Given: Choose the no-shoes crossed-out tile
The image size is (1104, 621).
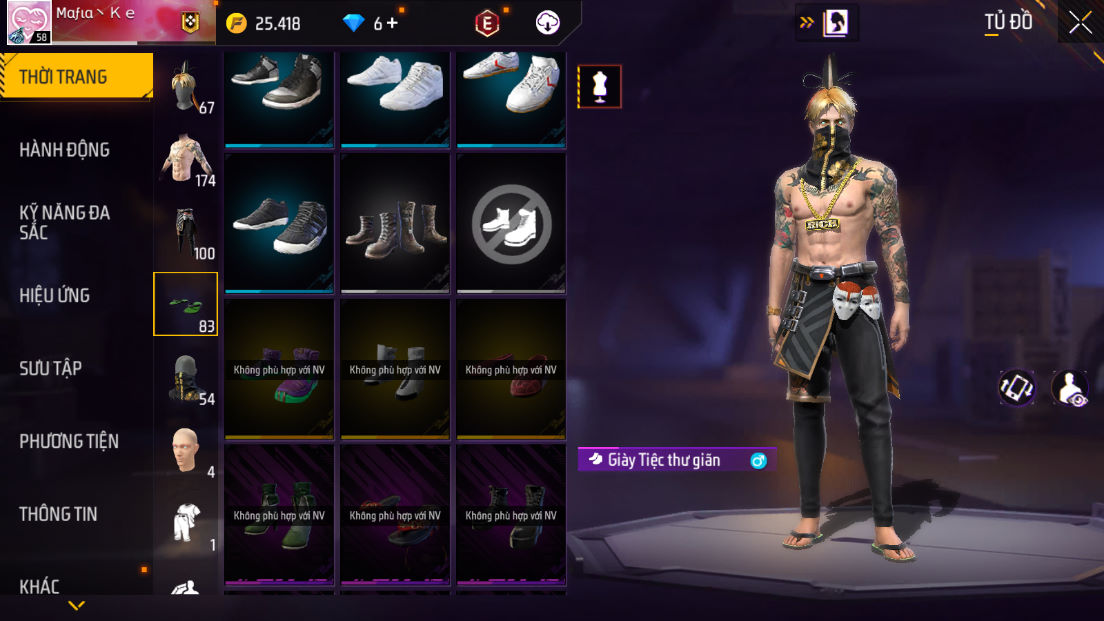Looking at the screenshot, I should [511, 223].
